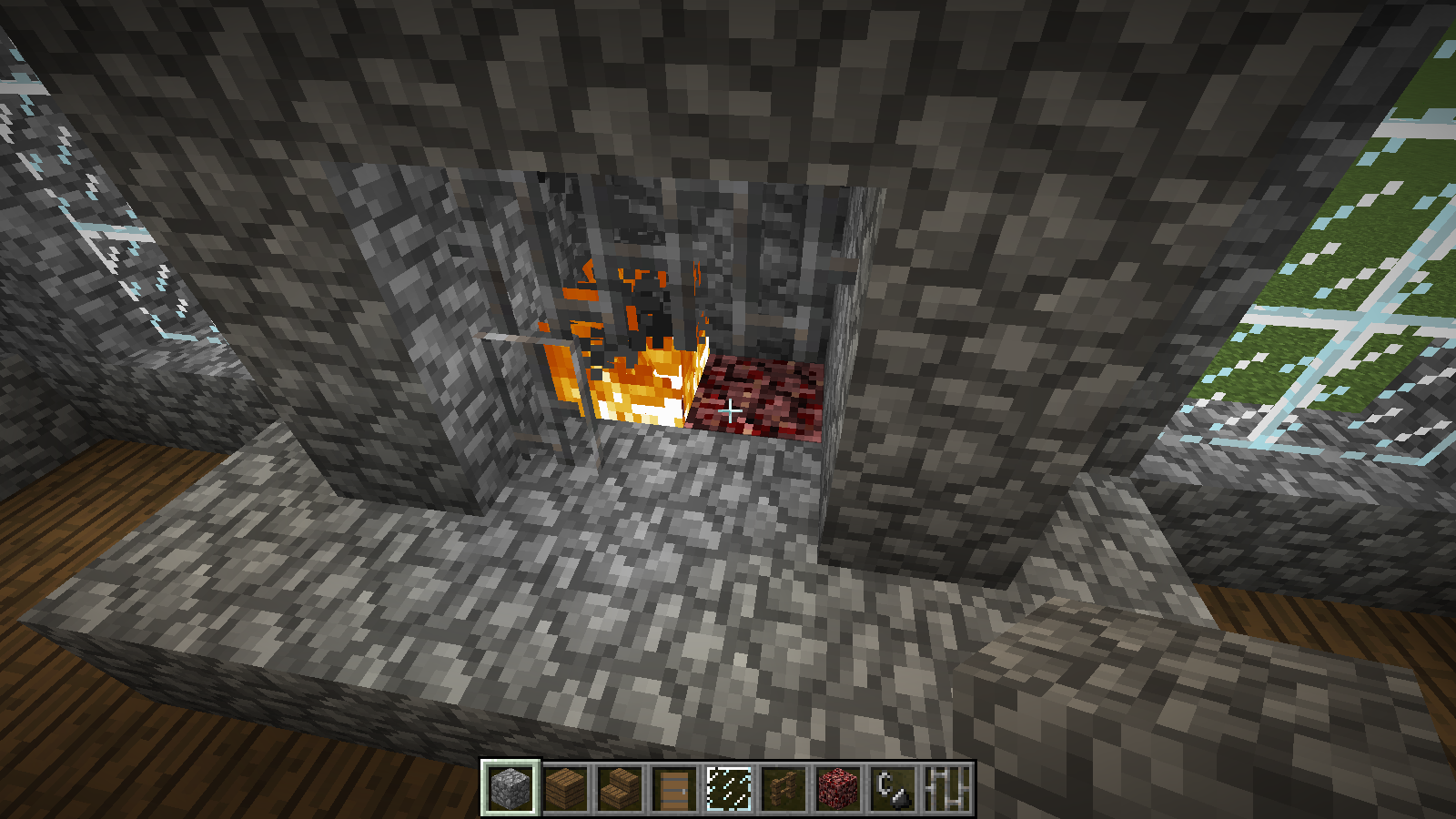The width and height of the screenshot is (1456, 819).
Task: Choose the wooden planks hotbar slot
Action: tap(565, 788)
